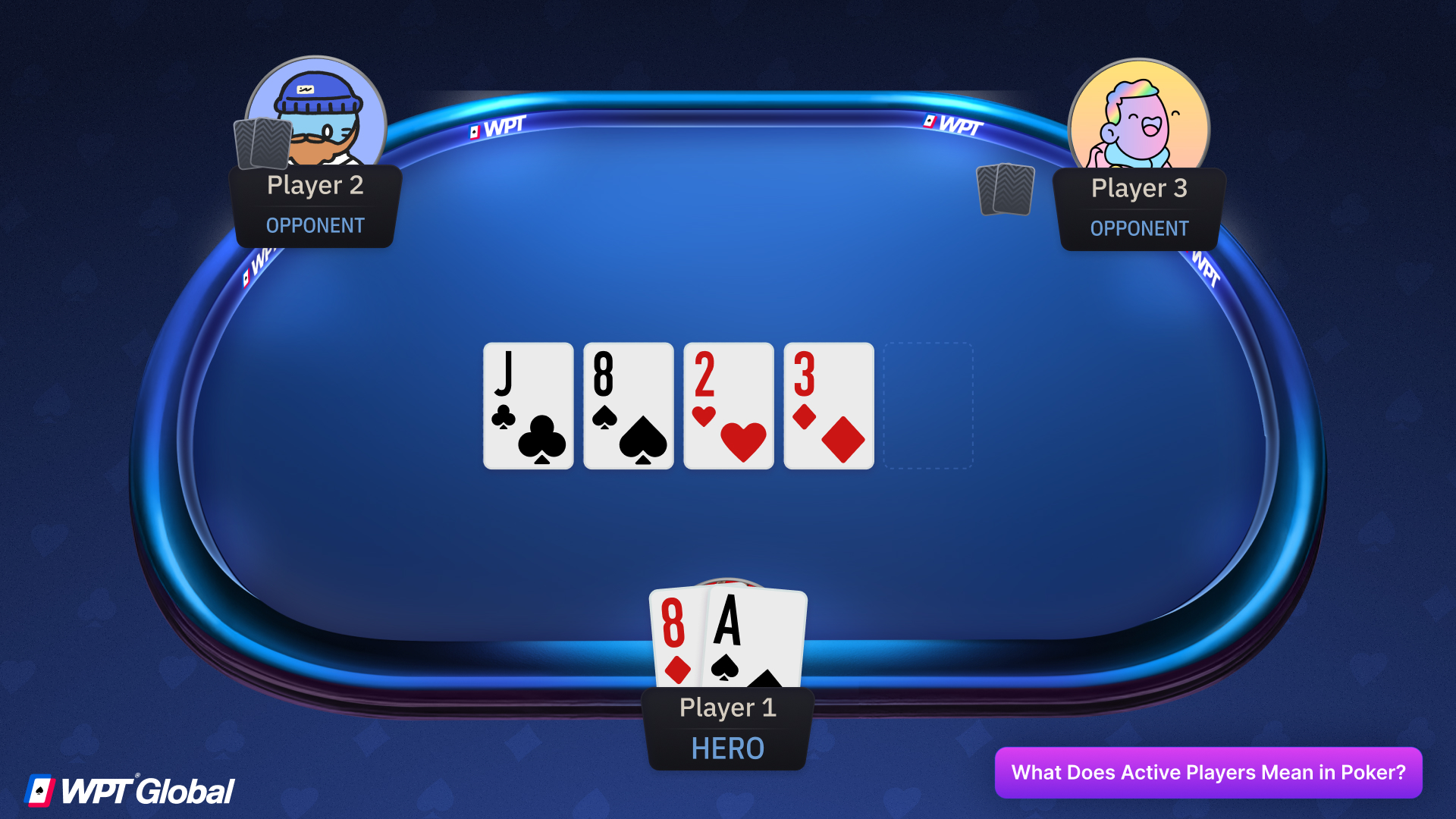Click the WPT Global logo
This screenshot has height=819, width=1456.
coord(129,789)
